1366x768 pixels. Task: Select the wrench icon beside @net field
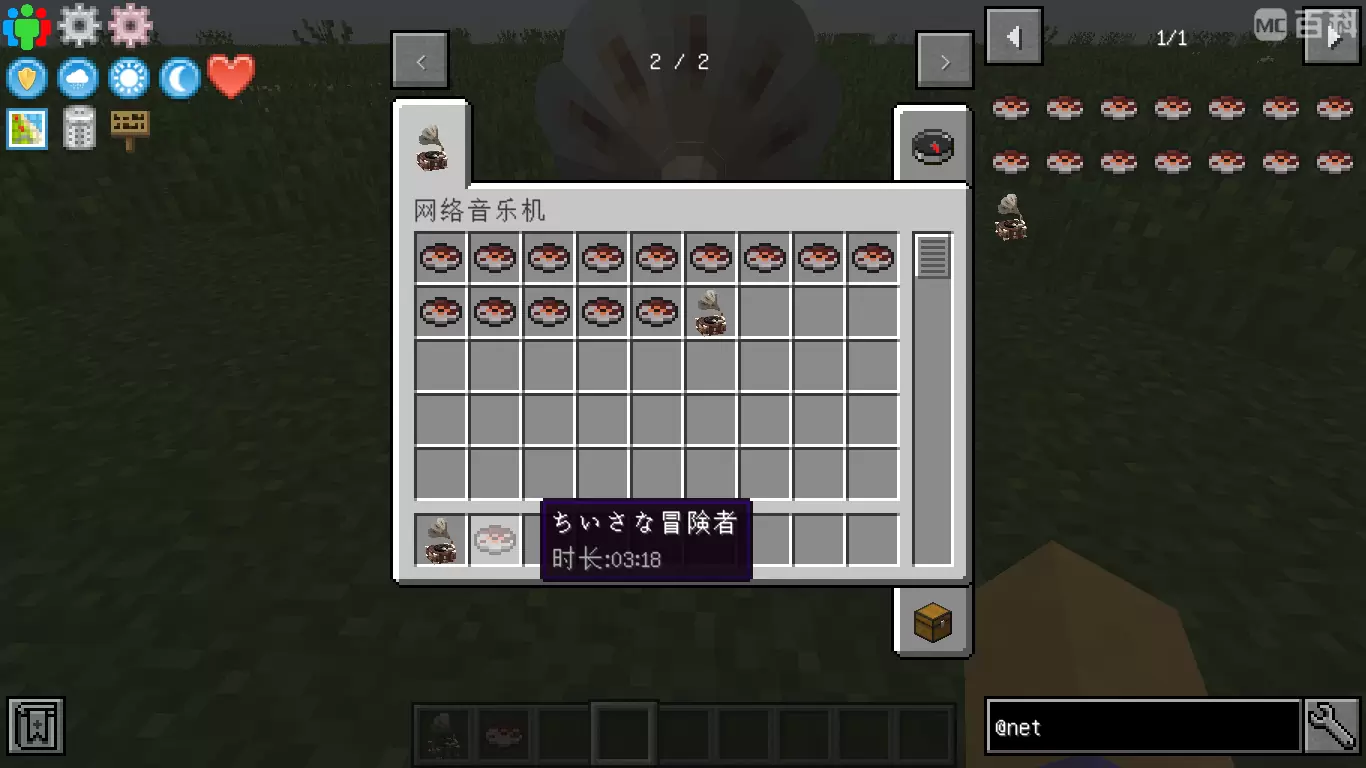click(x=1330, y=726)
